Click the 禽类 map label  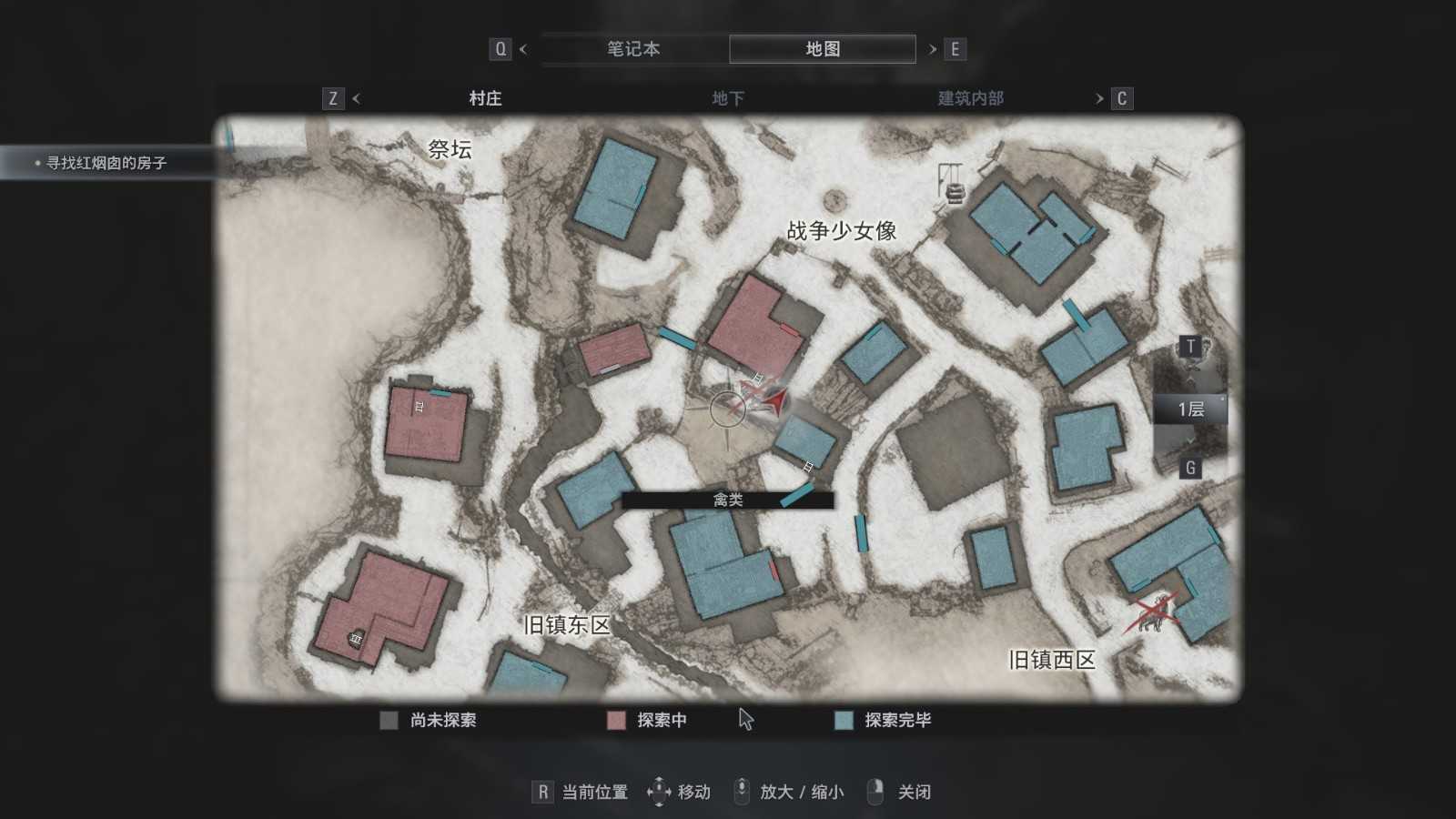pos(728,500)
